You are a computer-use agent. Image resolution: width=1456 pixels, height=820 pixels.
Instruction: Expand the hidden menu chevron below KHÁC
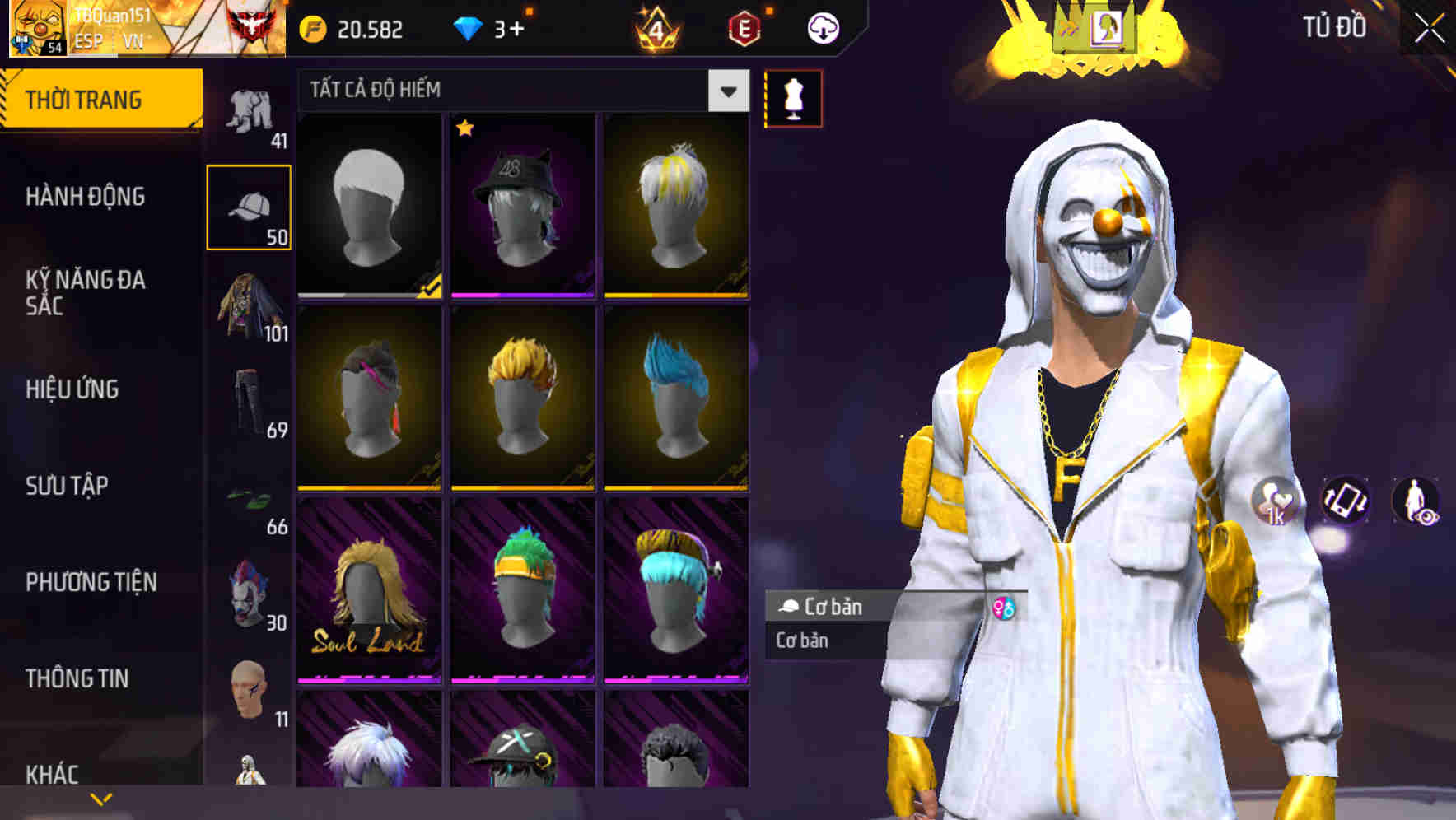(101, 797)
